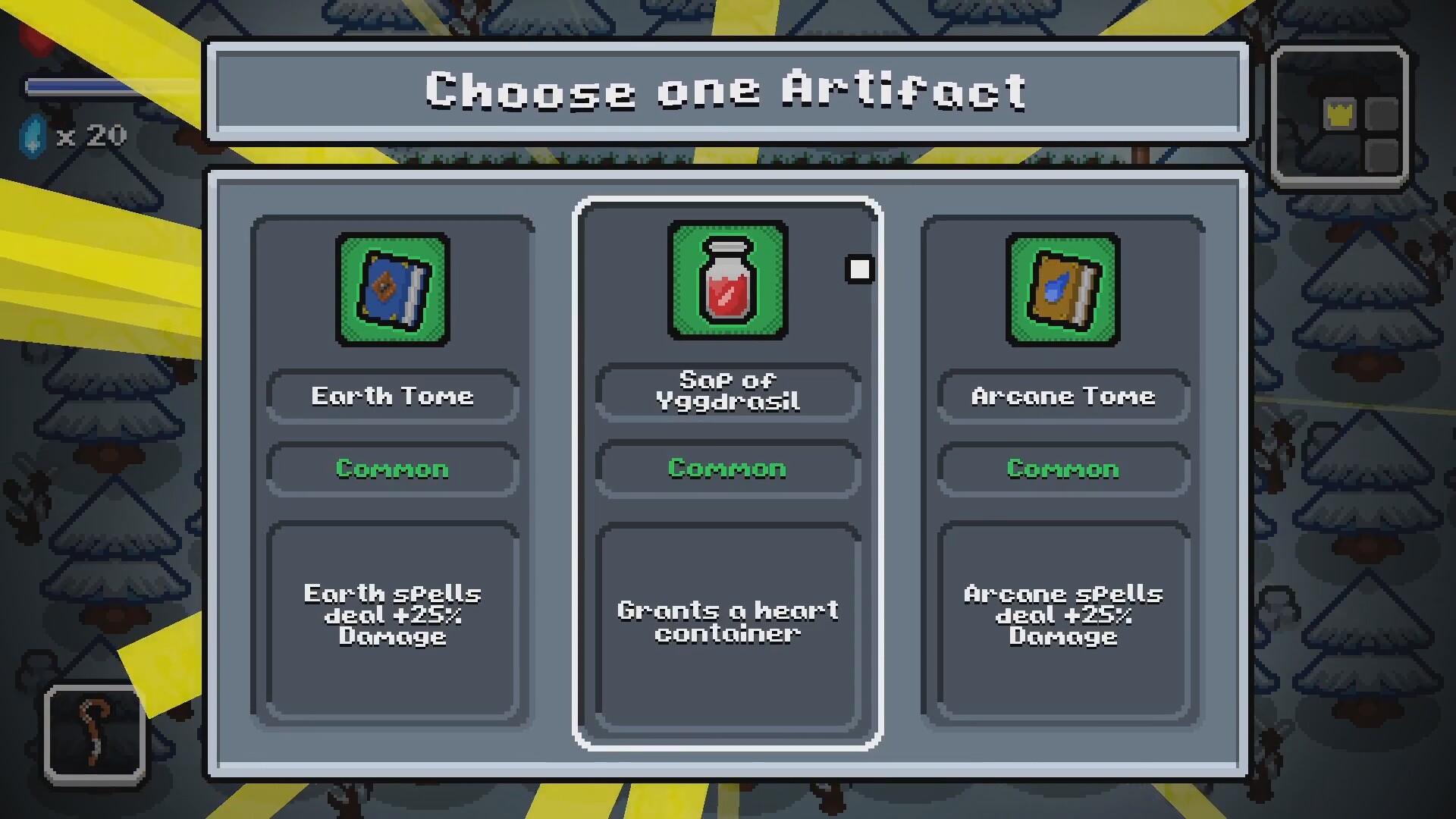Screen dimensions: 1456x819
Task: Select the highlighted Sap of Yggdrasil card
Action: [x=726, y=470]
